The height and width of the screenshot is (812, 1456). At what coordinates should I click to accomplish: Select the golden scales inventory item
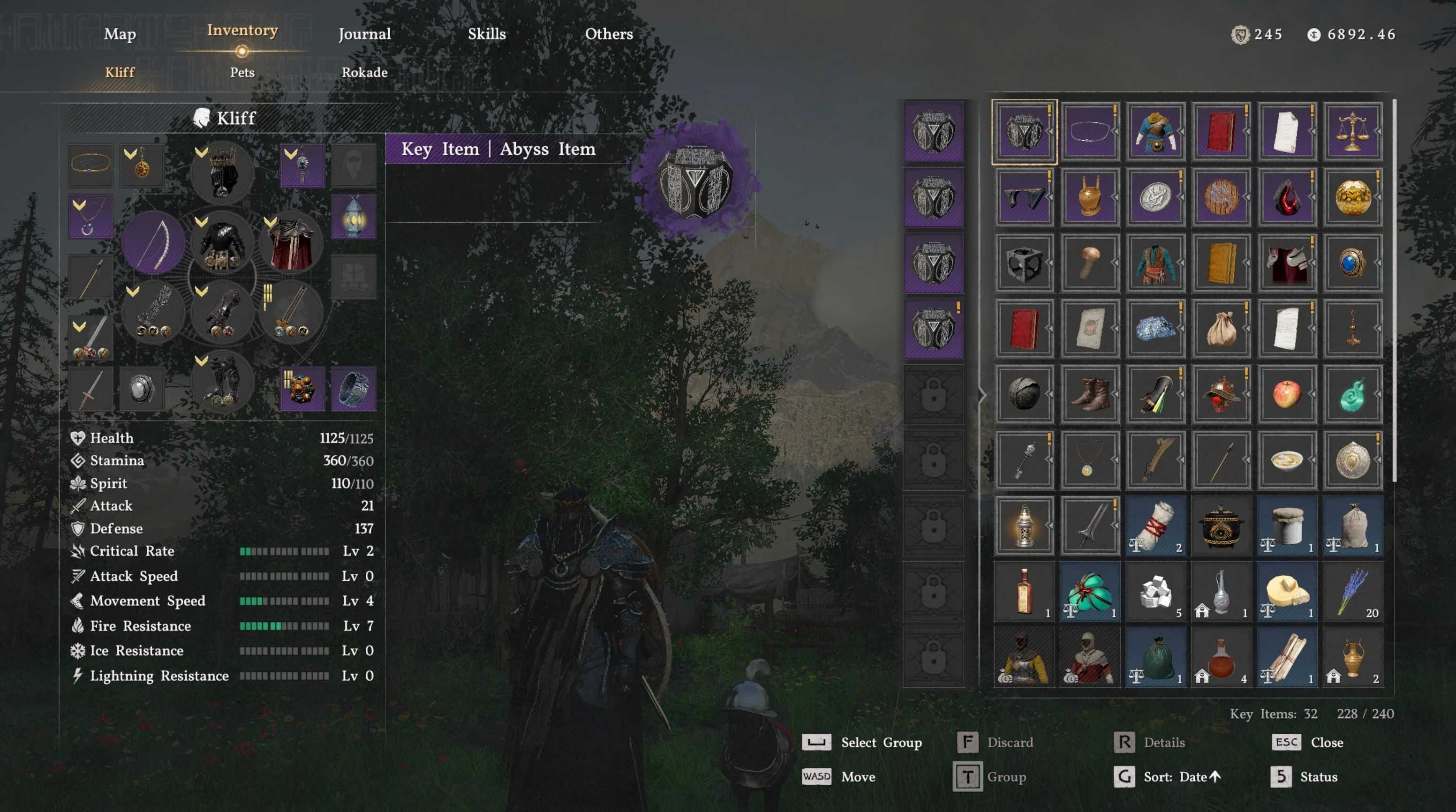pos(1352,132)
